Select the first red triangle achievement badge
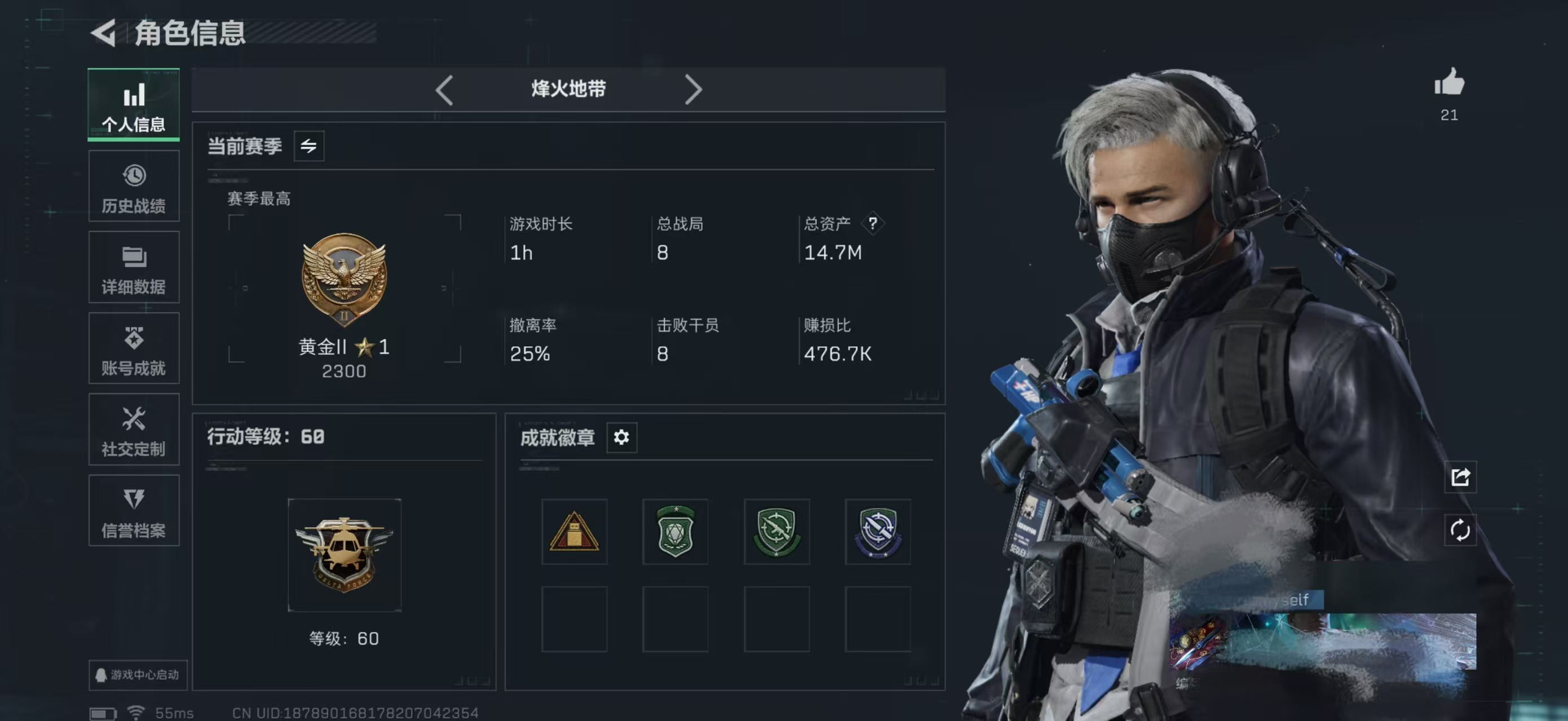Viewport: 1568px width, 721px height. [x=574, y=532]
